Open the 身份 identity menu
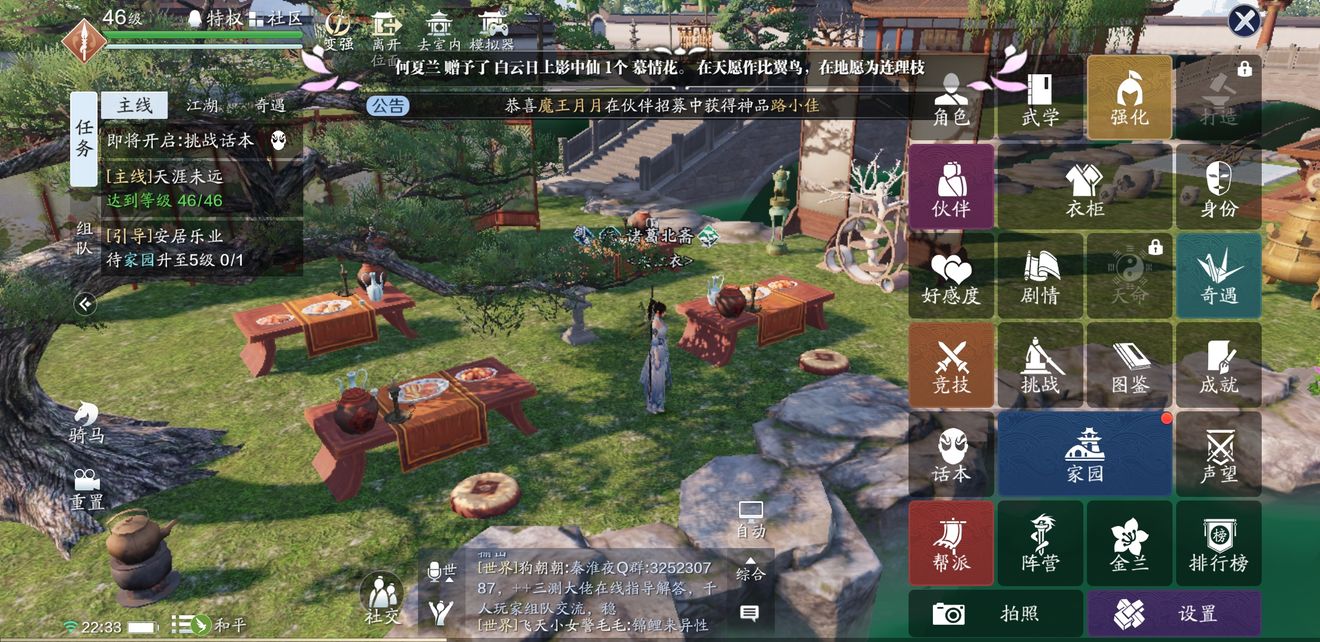The height and width of the screenshot is (642, 1320). [x=1218, y=187]
